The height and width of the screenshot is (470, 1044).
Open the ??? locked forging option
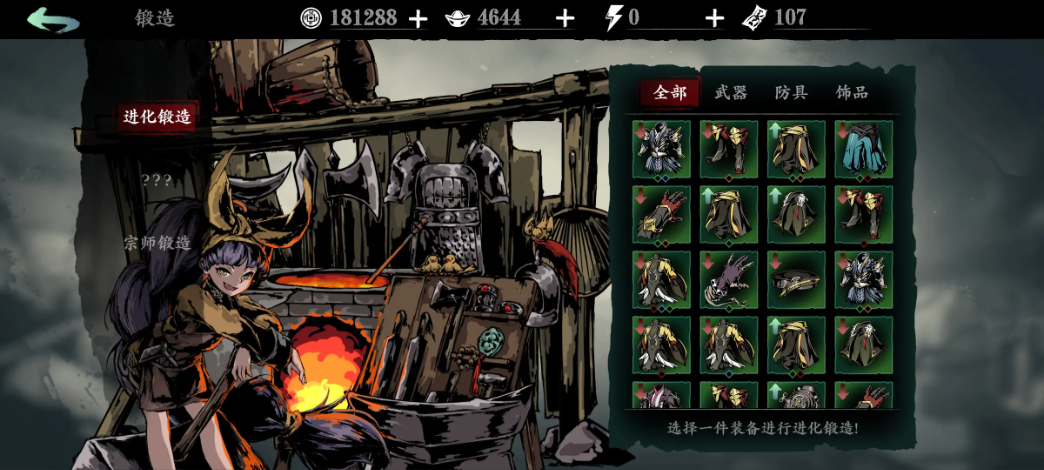tap(156, 180)
